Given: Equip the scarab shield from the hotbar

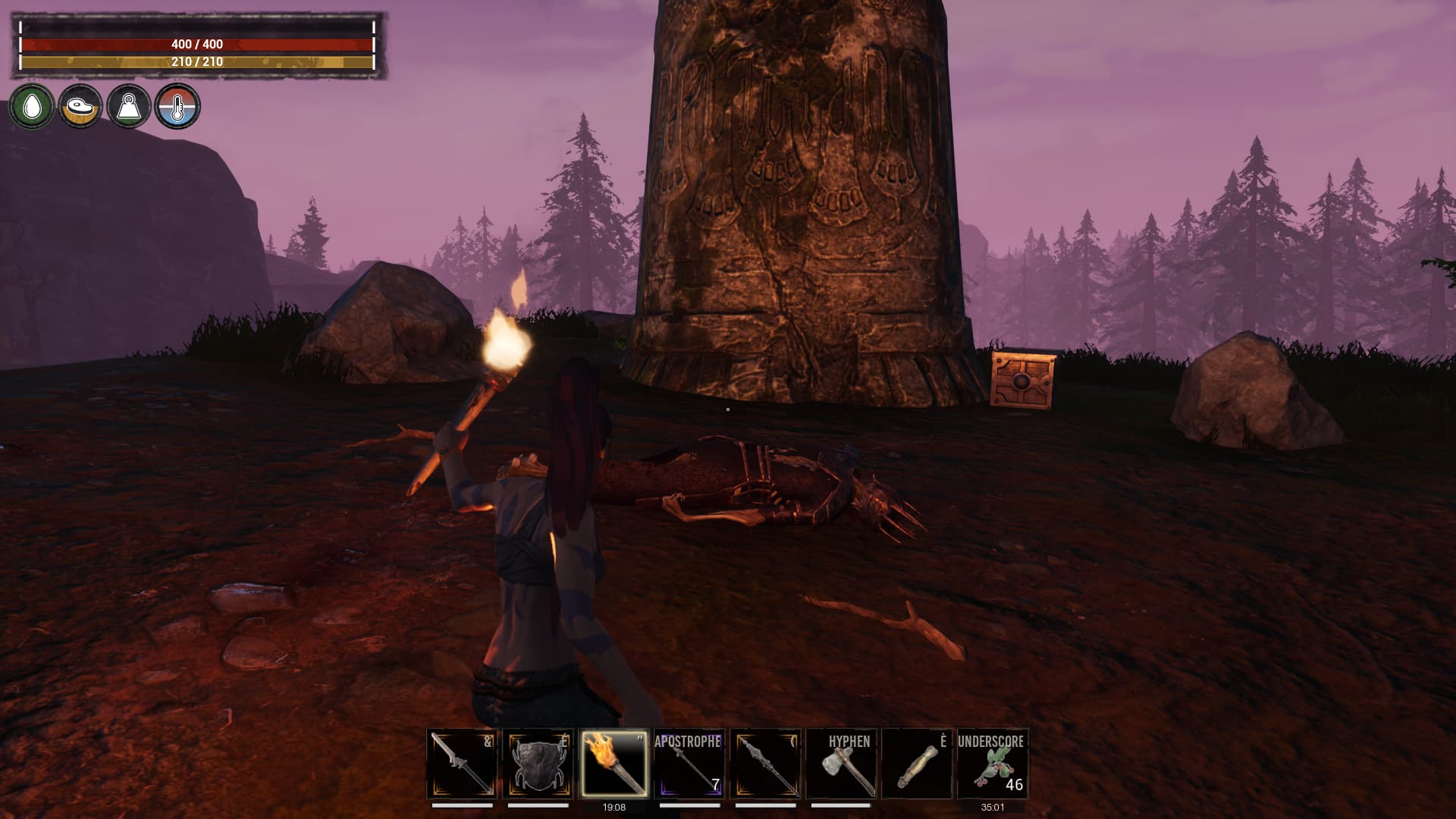Looking at the screenshot, I should [538, 764].
